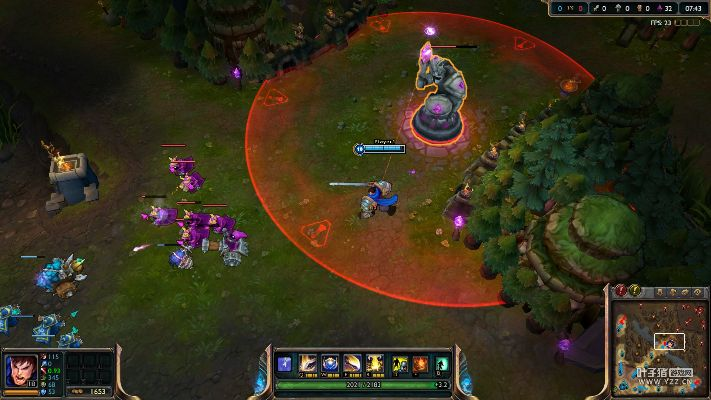
Task: Click the blue passive ability icon
Action: 285,363
